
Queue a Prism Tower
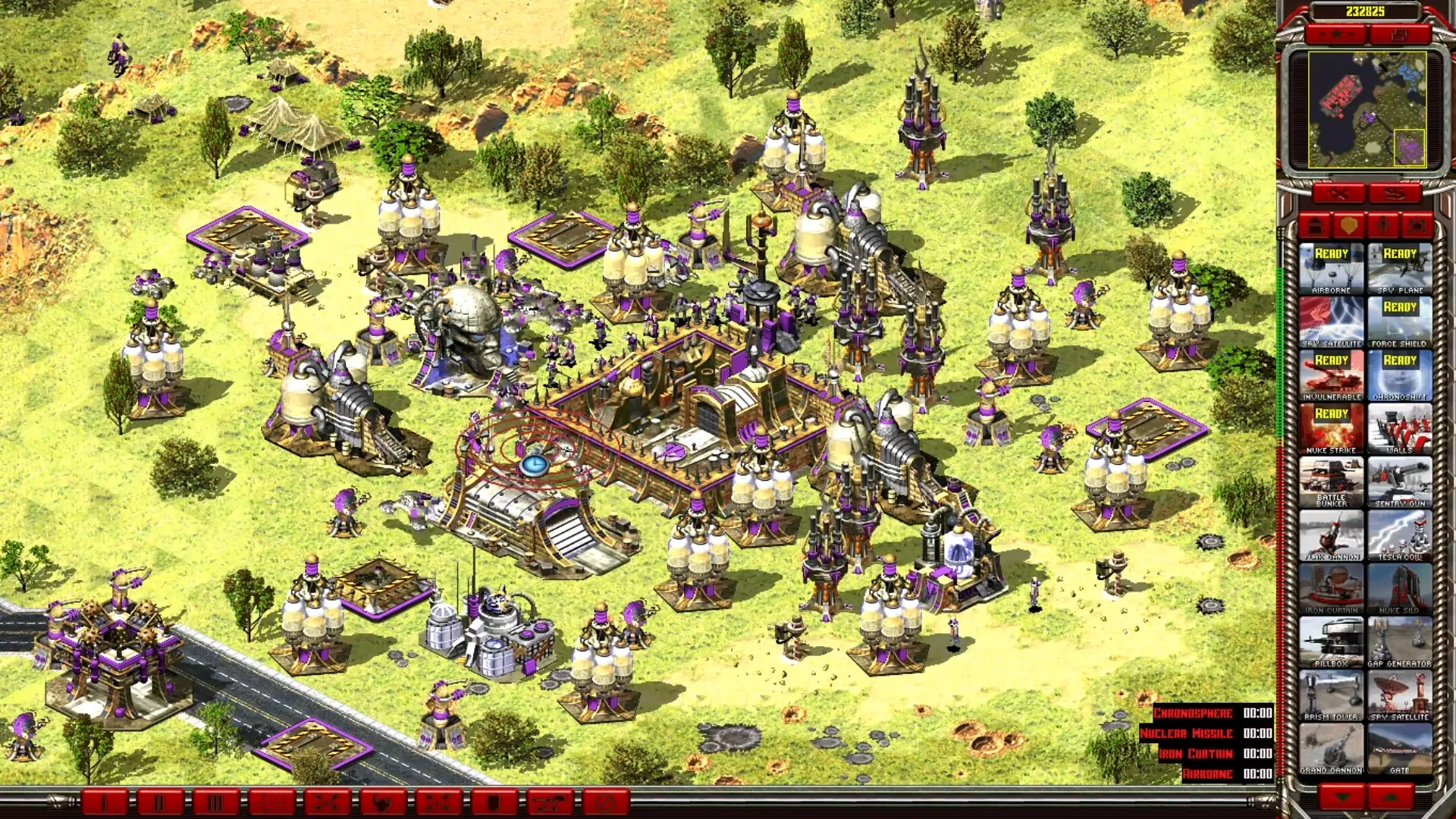point(1331,695)
